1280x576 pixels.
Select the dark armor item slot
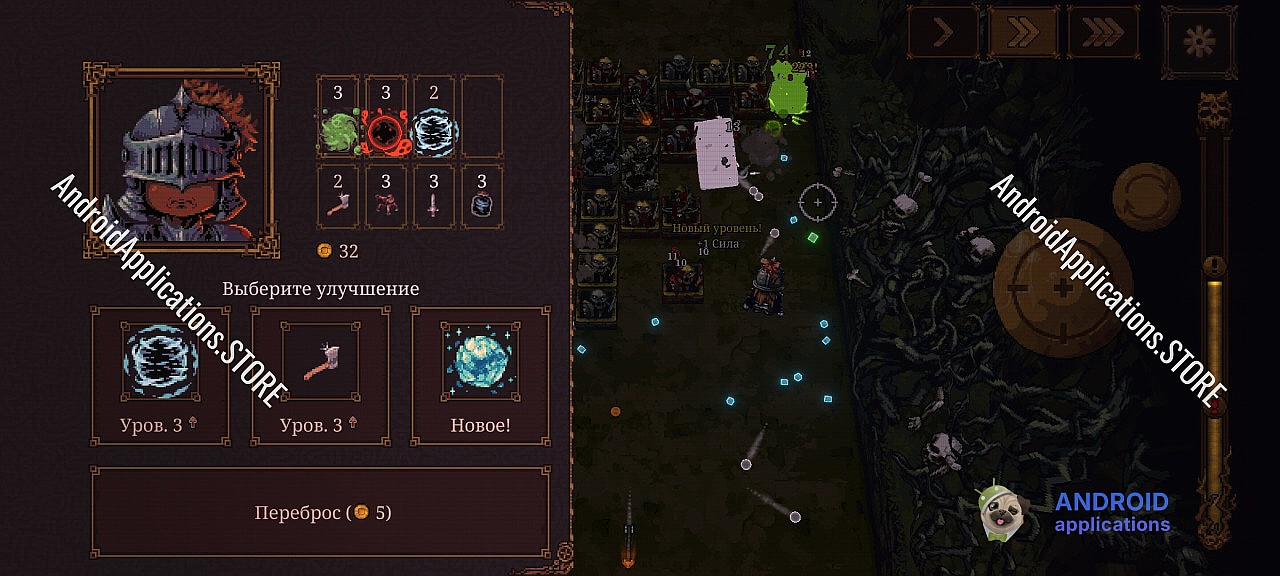pos(482,198)
